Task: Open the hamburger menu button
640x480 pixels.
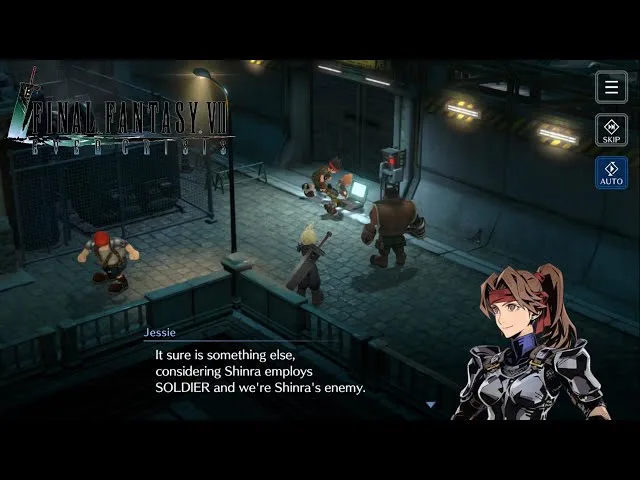Action: click(611, 87)
